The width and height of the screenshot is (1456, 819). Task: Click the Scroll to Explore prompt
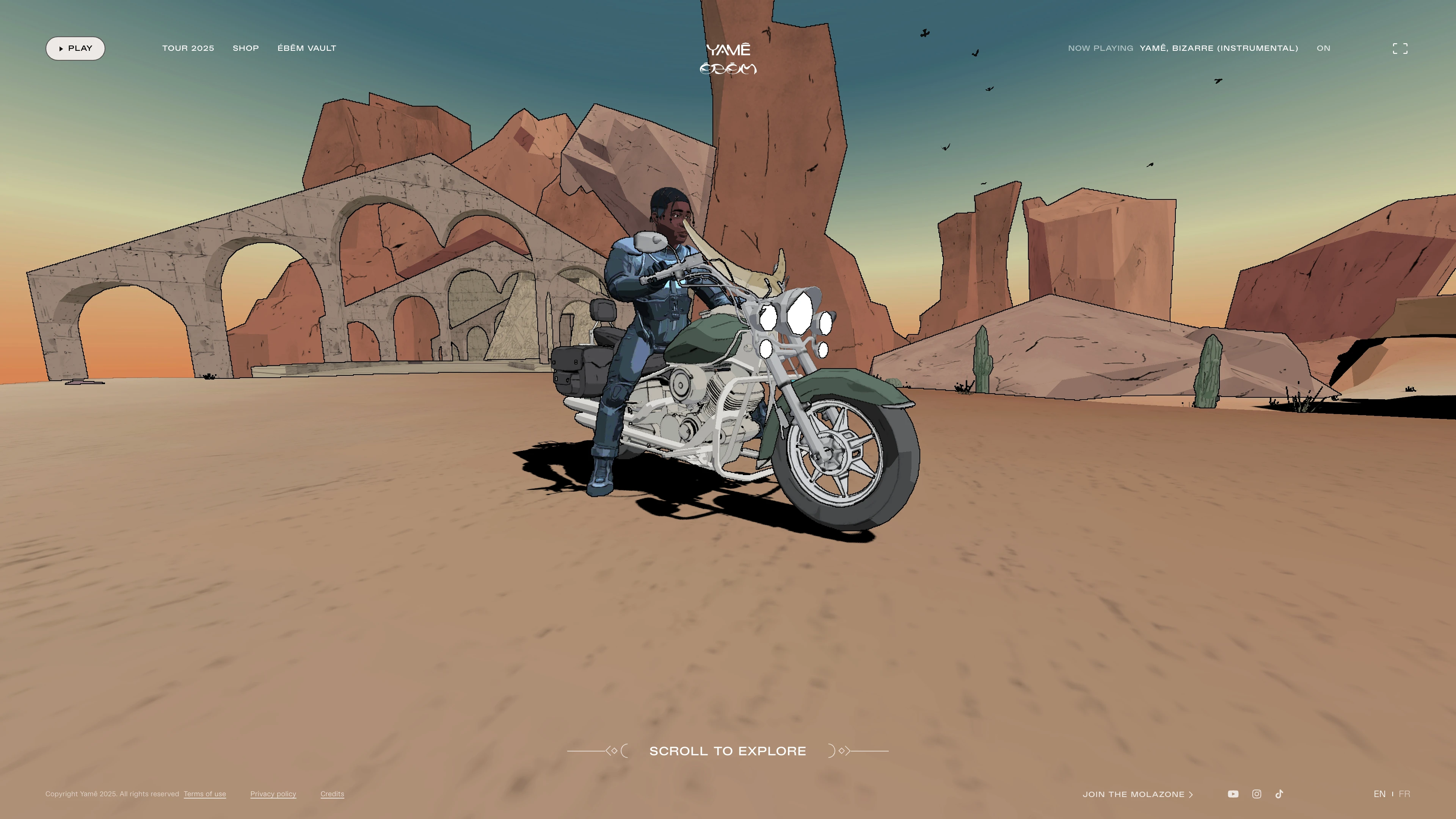[x=728, y=751]
